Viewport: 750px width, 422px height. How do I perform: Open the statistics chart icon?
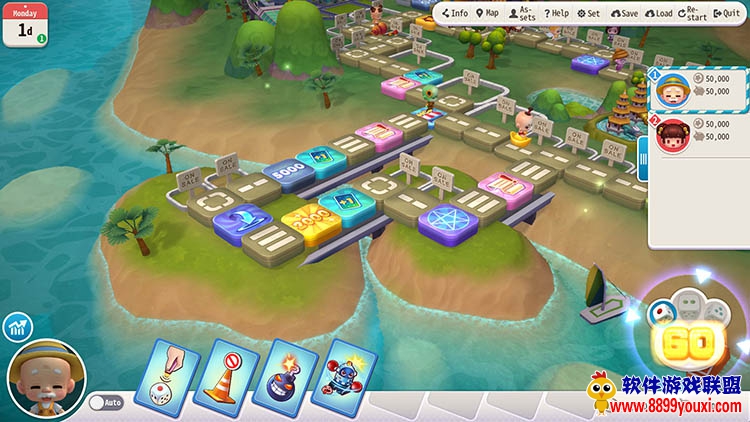[x=16, y=326]
